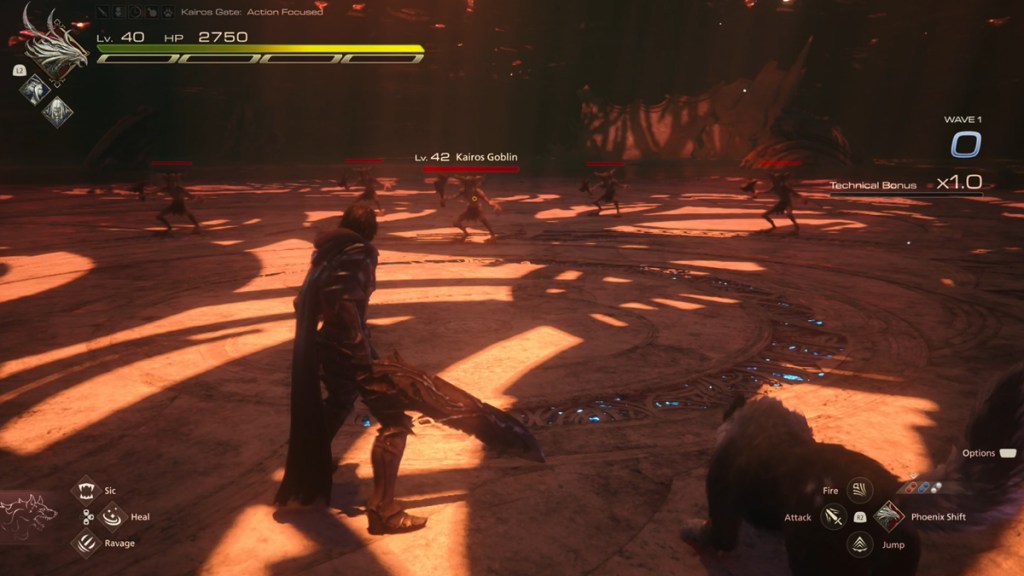Select the lower grey Eikon portrait
The width and height of the screenshot is (1024, 576).
(x=57, y=111)
